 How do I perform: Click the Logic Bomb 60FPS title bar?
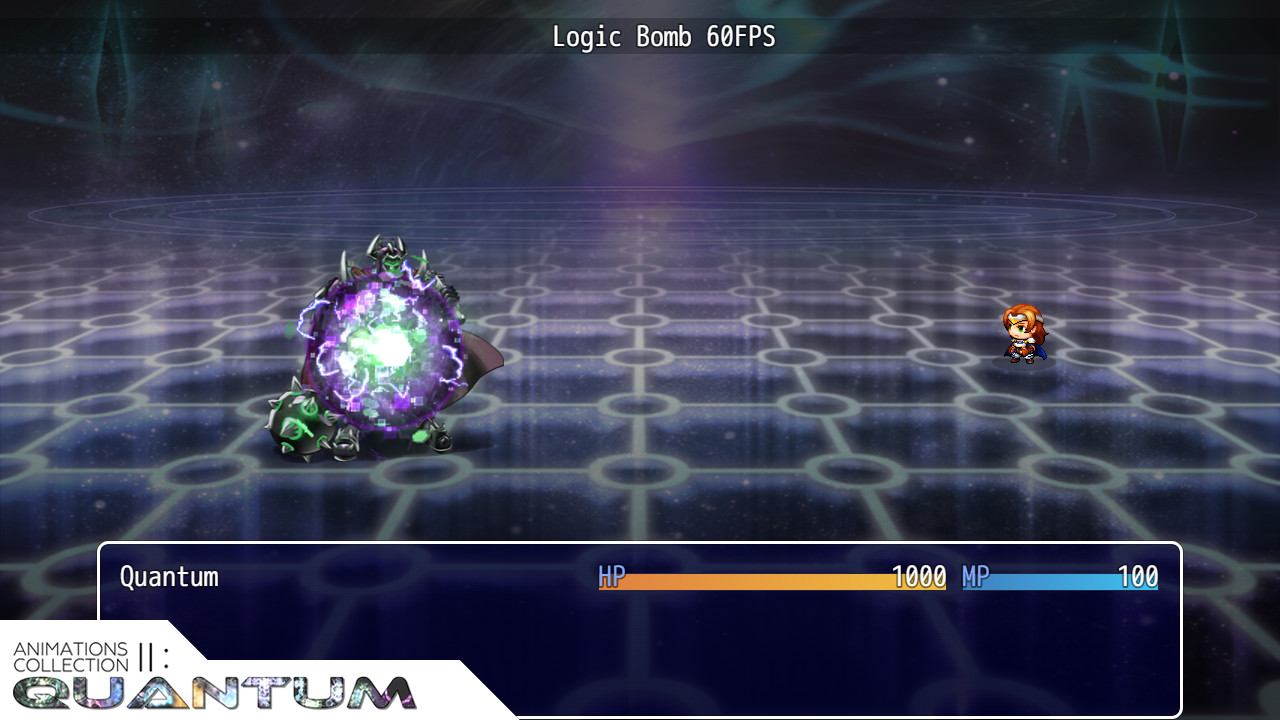(x=665, y=37)
